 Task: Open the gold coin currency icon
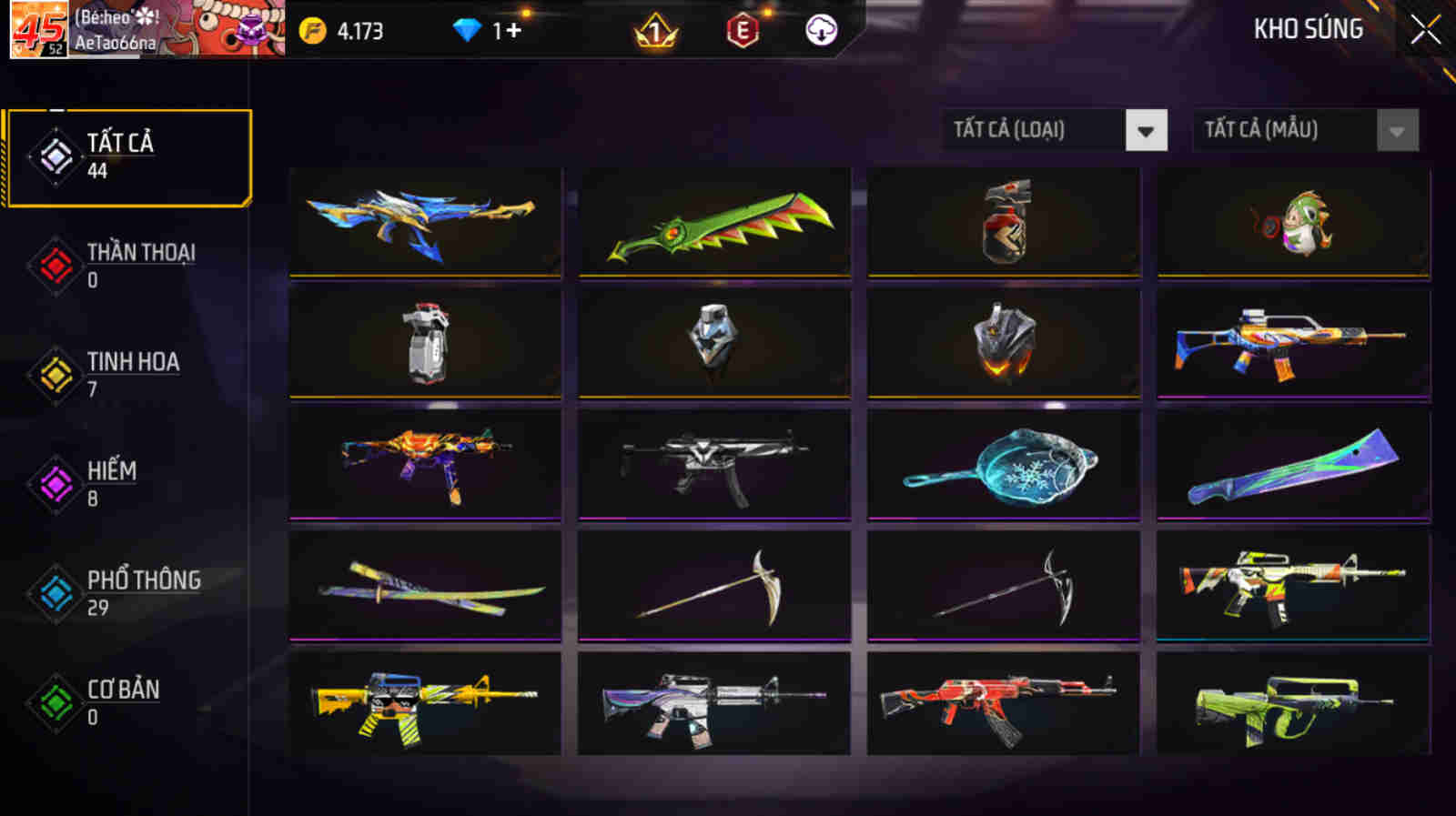[x=313, y=30]
